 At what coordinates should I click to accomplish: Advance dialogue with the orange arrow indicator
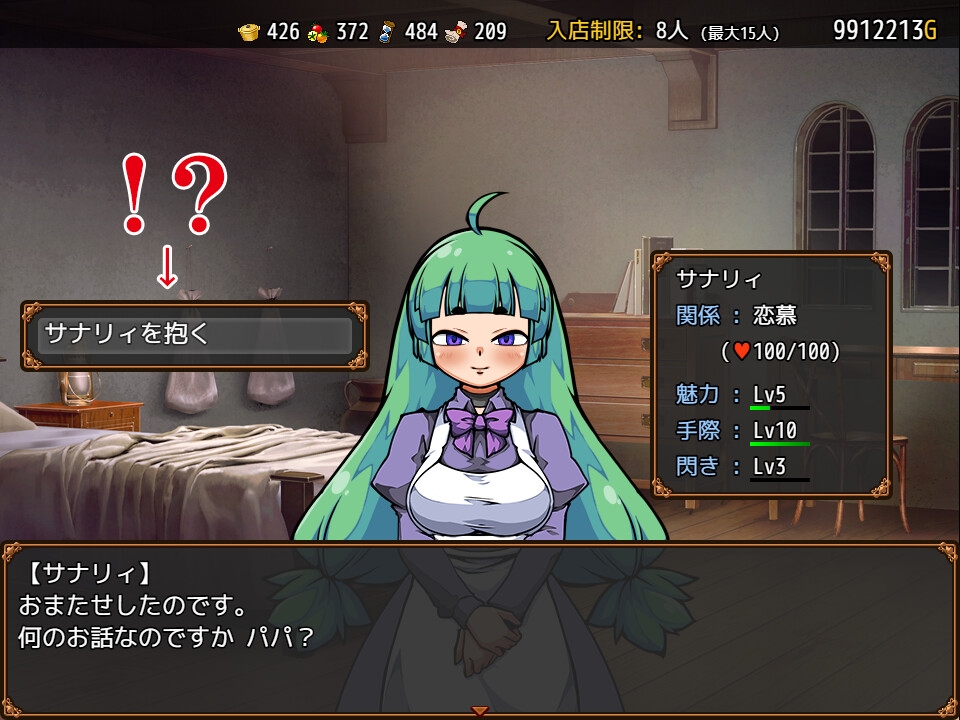coord(480,711)
